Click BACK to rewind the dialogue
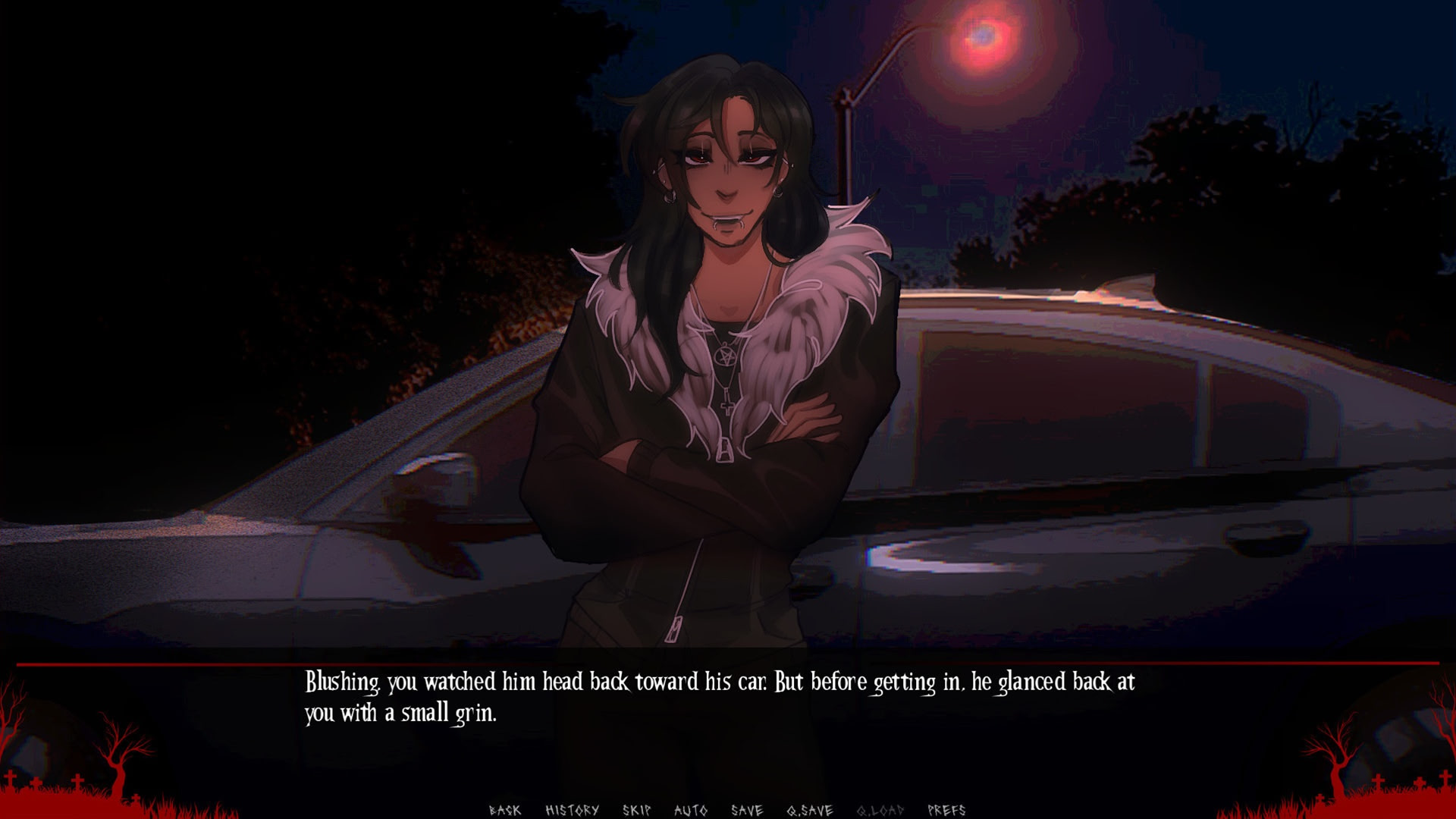The height and width of the screenshot is (819, 1456). tap(506, 809)
